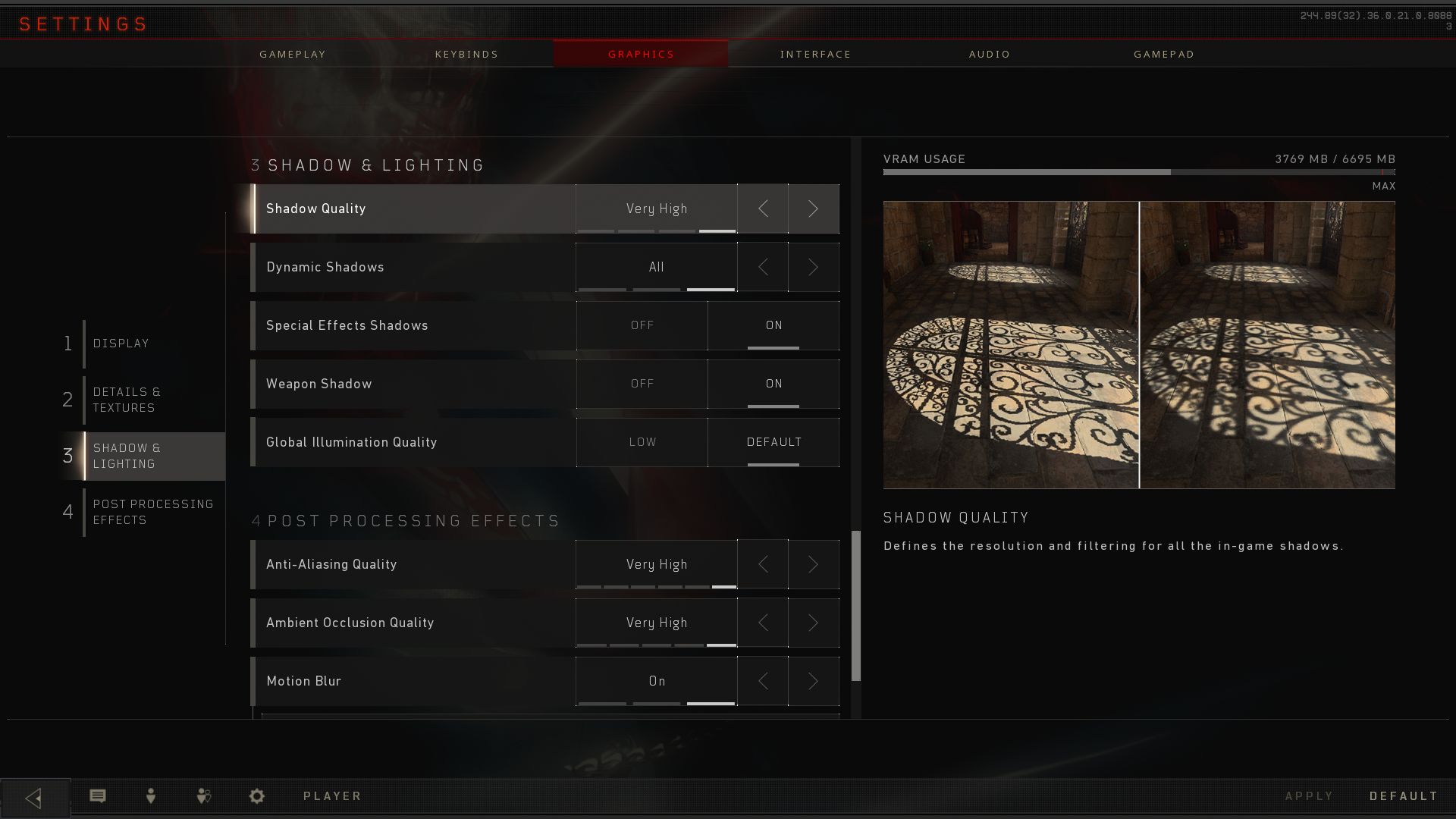Go to the Audio tab
Viewport: 1456px width, 819px height.
[990, 55]
